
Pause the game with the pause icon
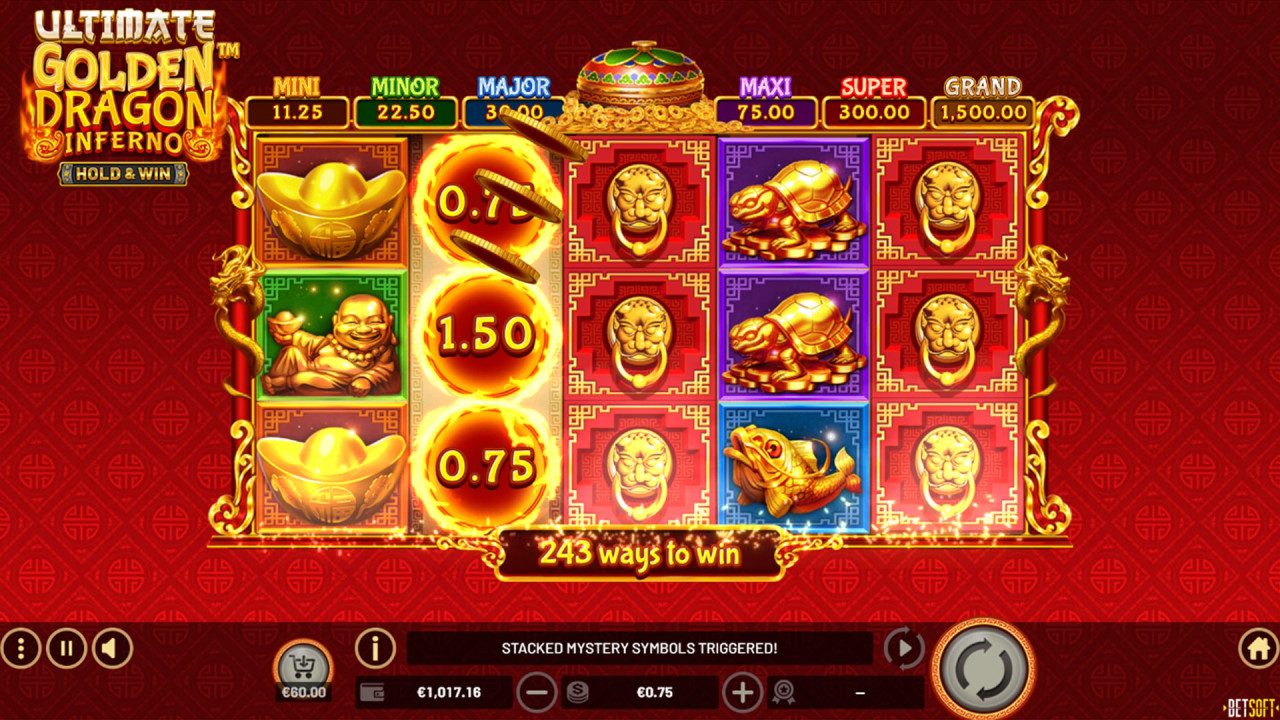click(64, 649)
